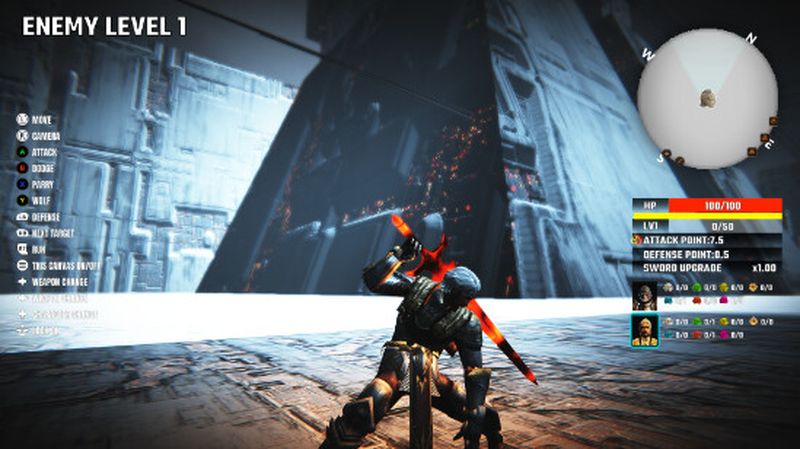Select the cyan-bordered bearded character portrait
Image resolution: width=800 pixels, height=449 pixels.
[644, 328]
